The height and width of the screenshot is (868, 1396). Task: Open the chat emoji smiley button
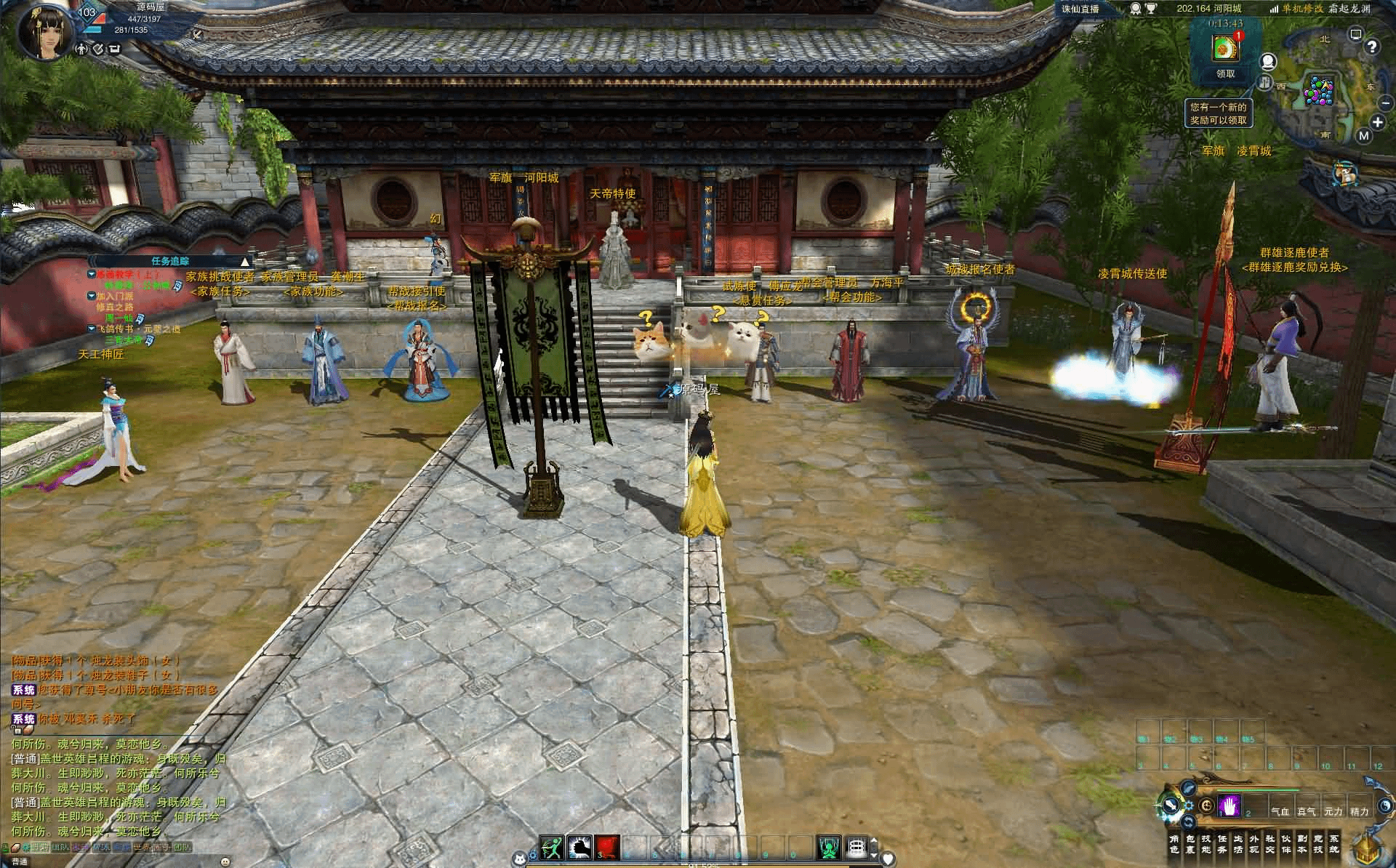(x=224, y=861)
